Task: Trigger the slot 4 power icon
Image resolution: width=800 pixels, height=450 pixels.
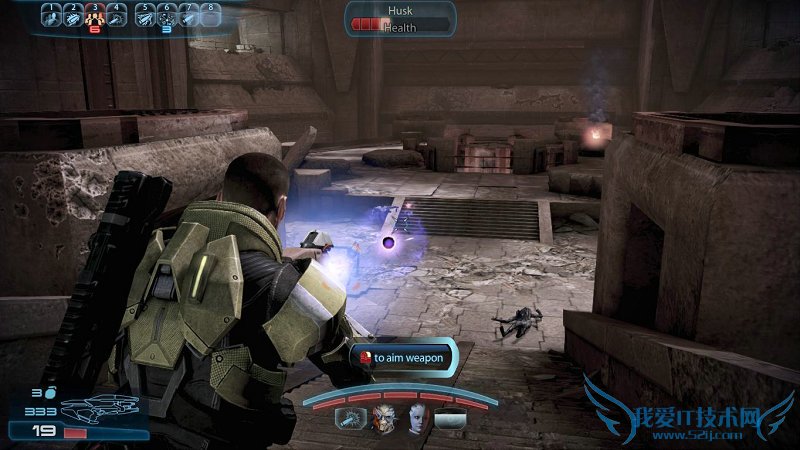Action: tap(118, 15)
